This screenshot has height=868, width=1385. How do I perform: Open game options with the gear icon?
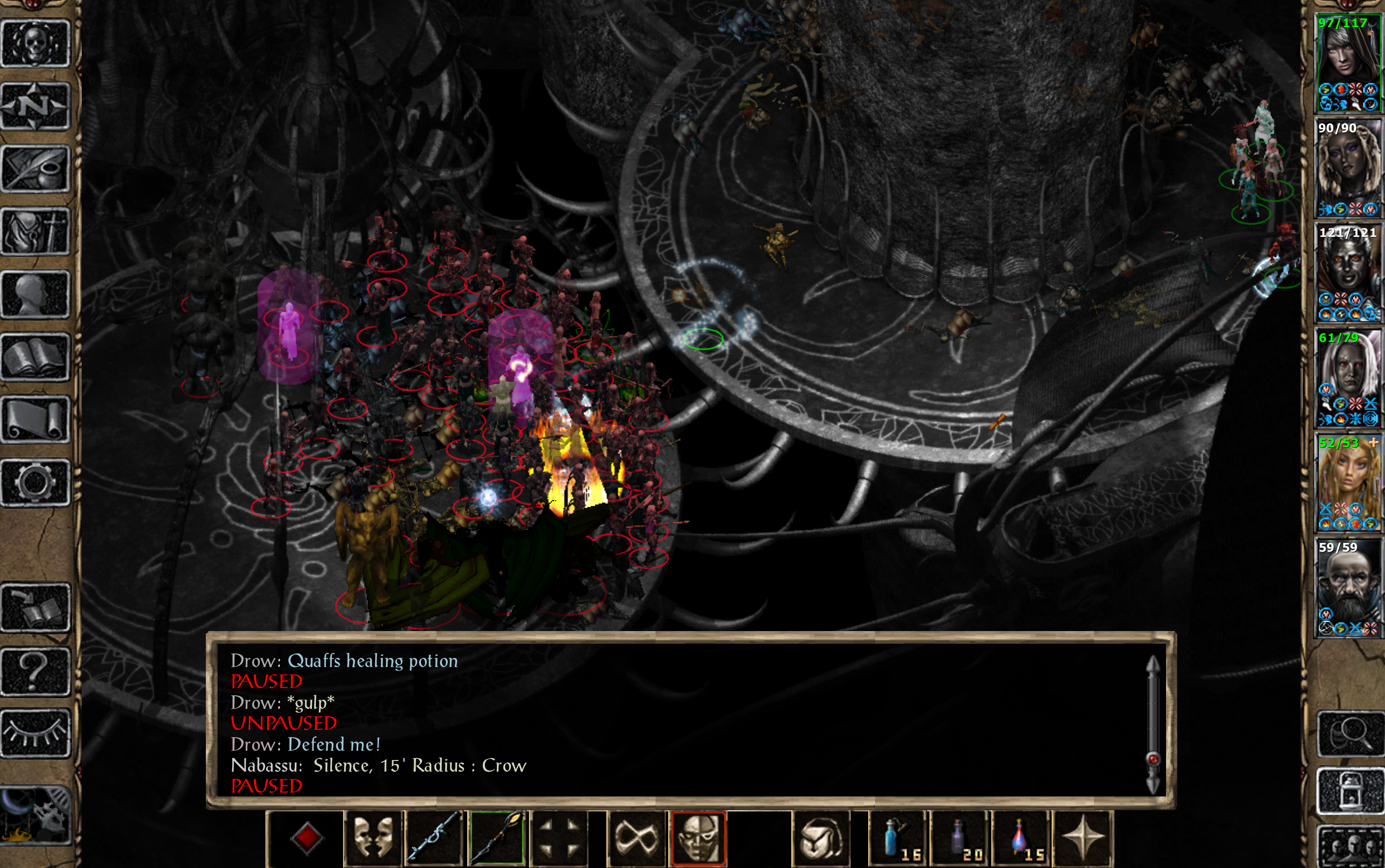click(x=36, y=483)
